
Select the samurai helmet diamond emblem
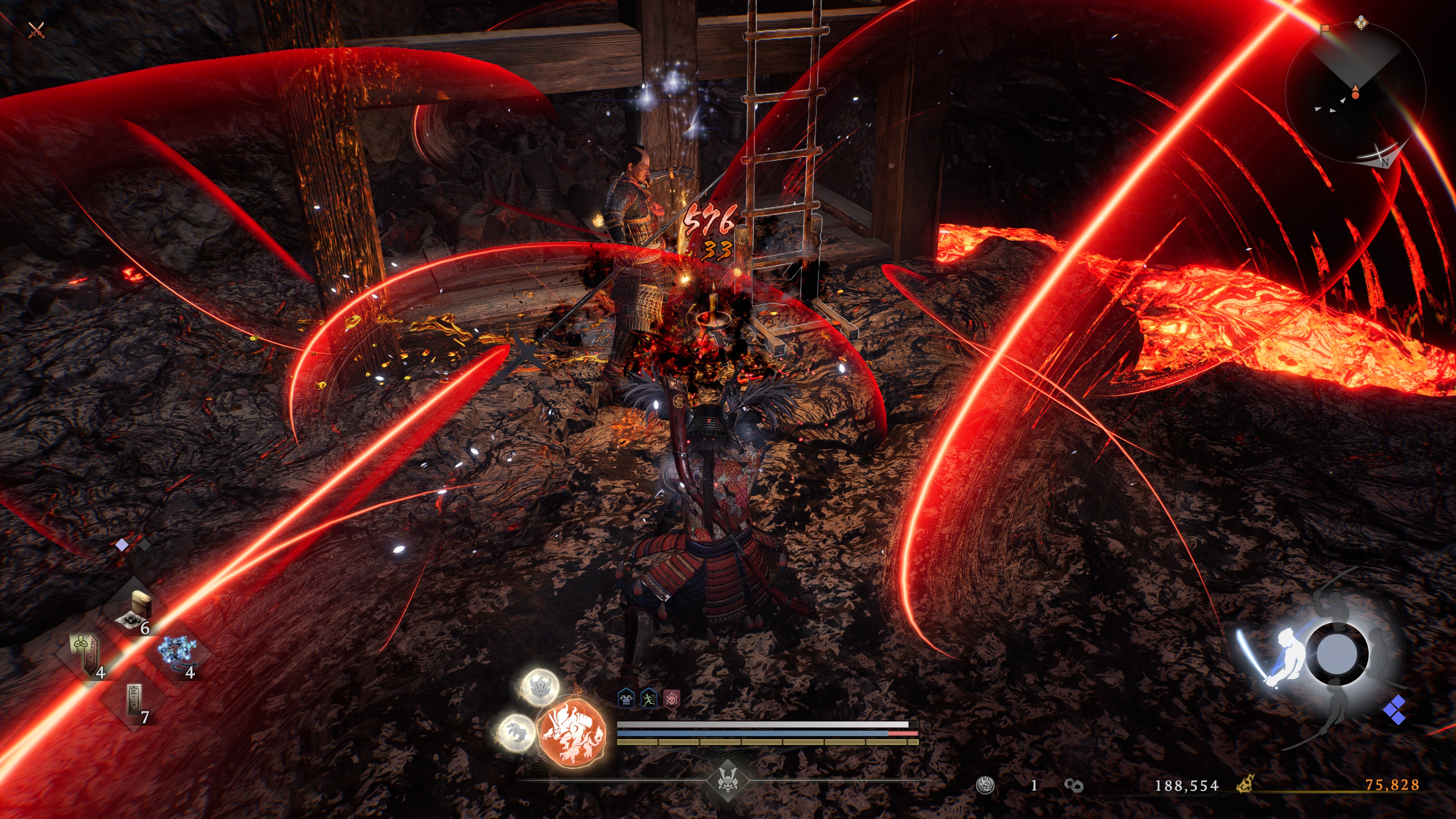click(x=728, y=781)
